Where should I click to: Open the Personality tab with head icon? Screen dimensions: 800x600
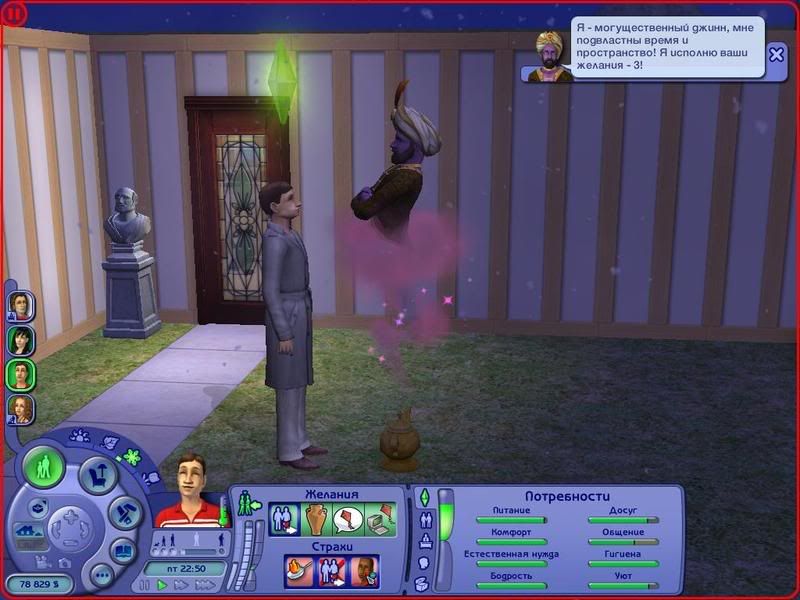pos(423,563)
